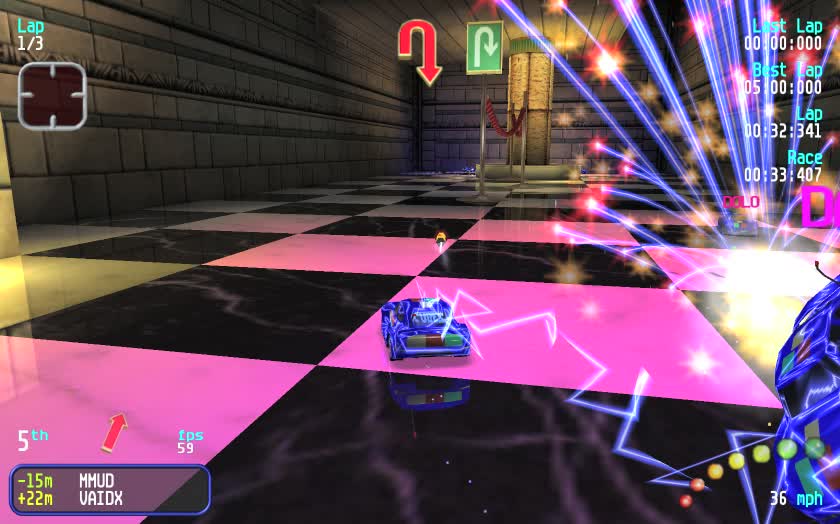Click the red U-turn direction indicator

click(419, 51)
